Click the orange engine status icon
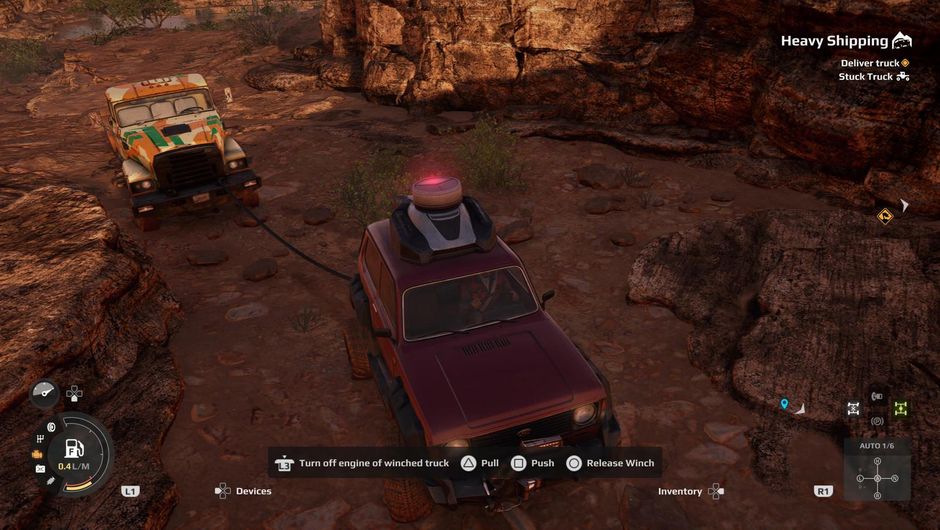This screenshot has height=530, width=940. click(38, 454)
